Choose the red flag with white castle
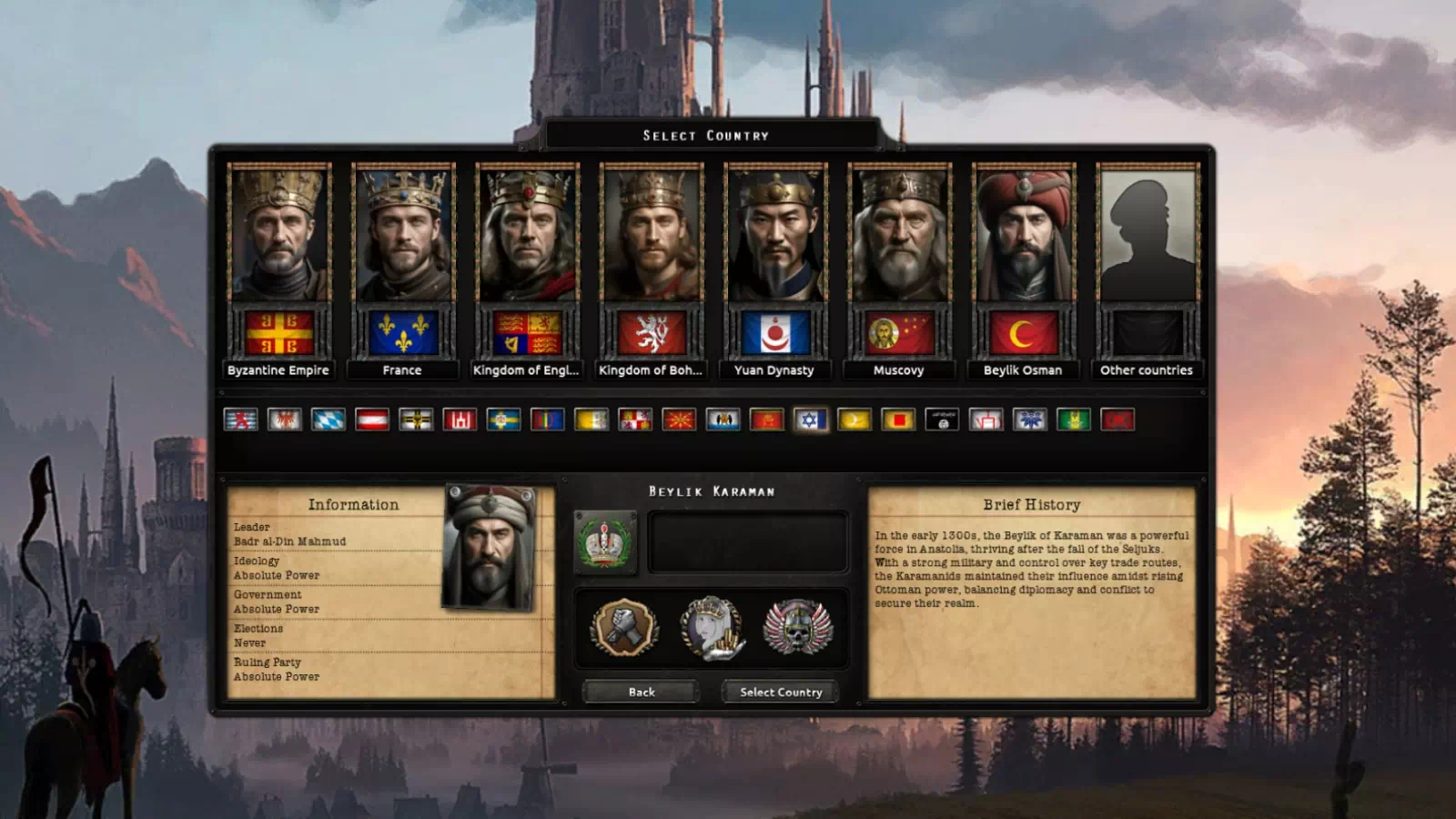Screen dimensions: 1456x819 (x=460, y=420)
